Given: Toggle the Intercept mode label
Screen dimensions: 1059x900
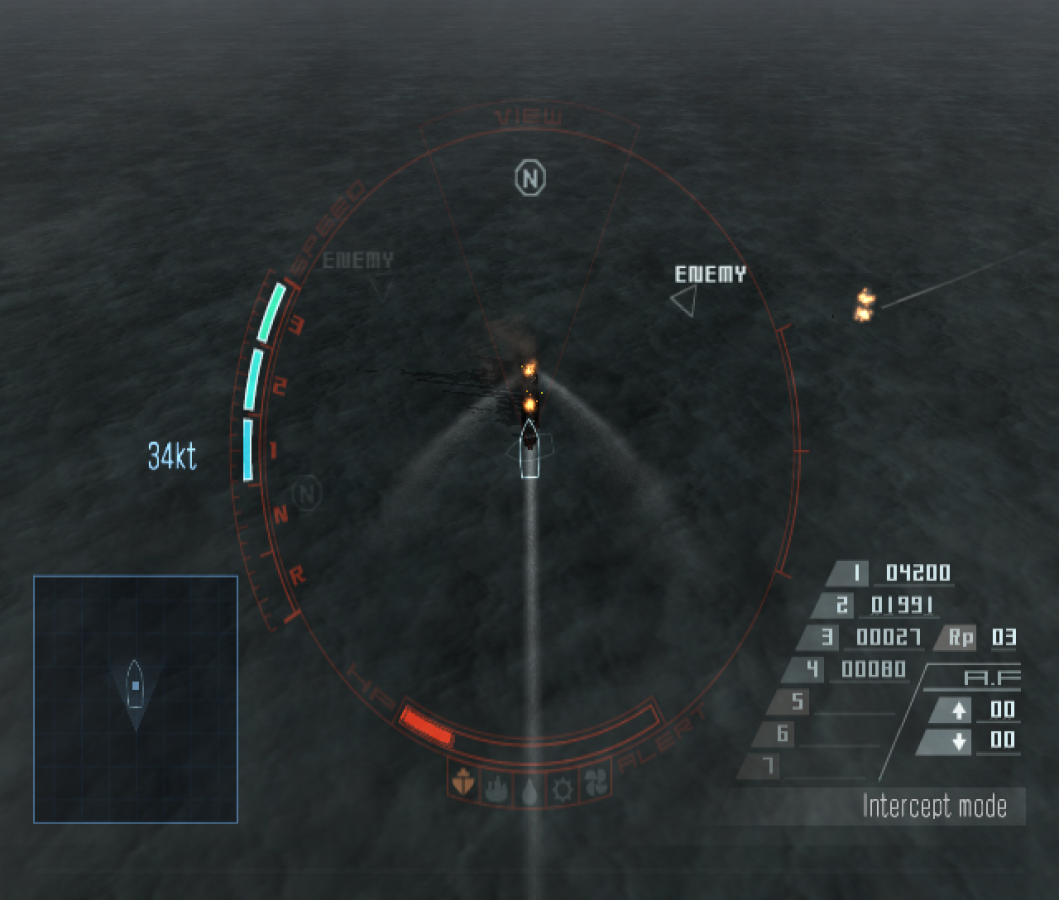Looking at the screenshot, I should point(934,806).
